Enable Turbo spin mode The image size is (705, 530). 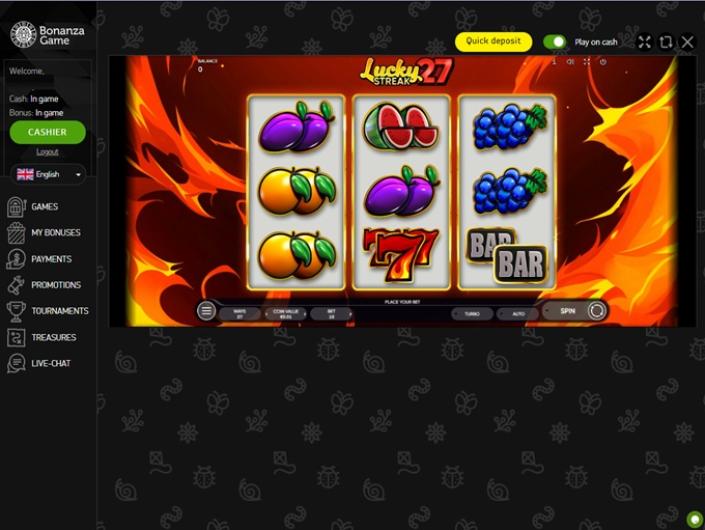click(472, 313)
